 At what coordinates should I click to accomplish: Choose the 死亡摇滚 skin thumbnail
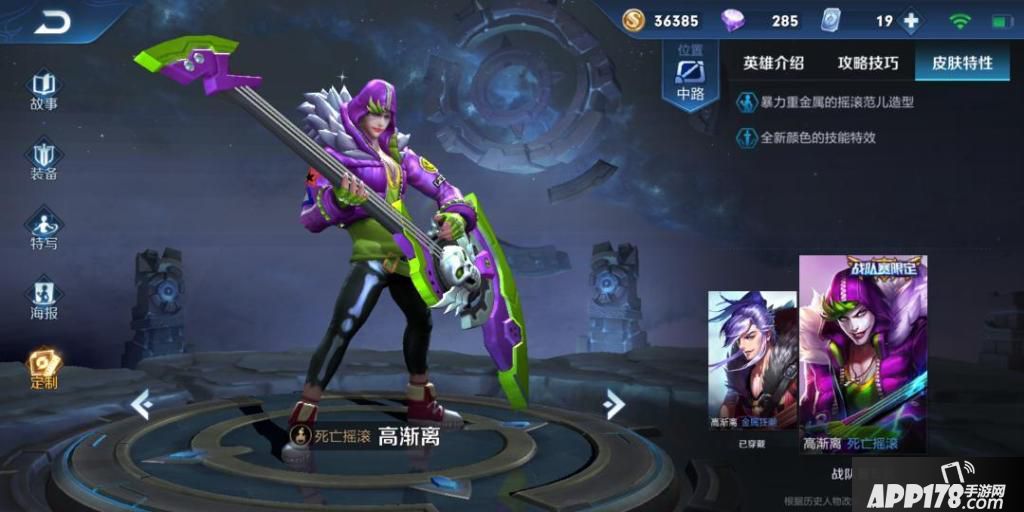(x=862, y=352)
